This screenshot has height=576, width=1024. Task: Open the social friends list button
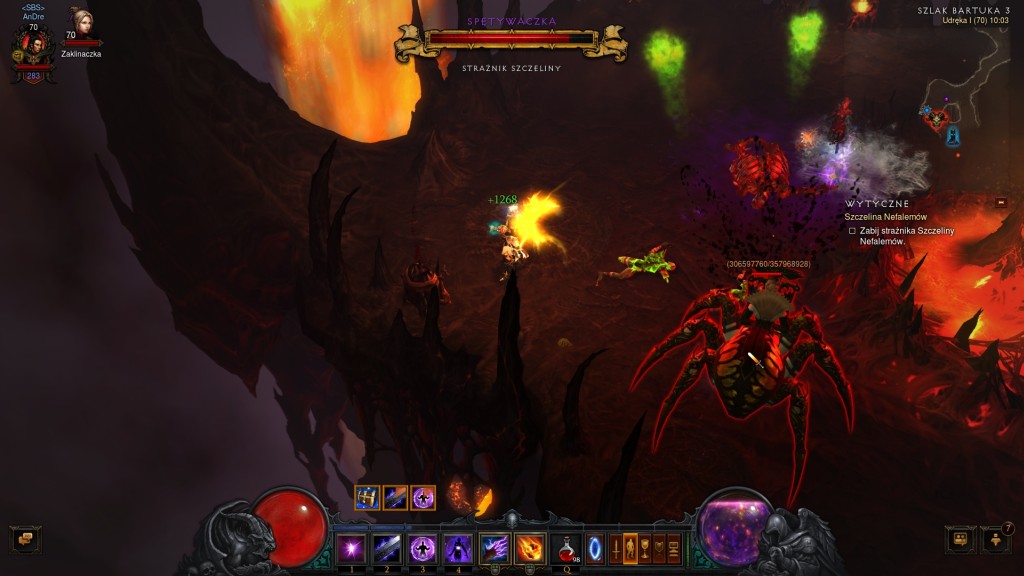(995, 539)
